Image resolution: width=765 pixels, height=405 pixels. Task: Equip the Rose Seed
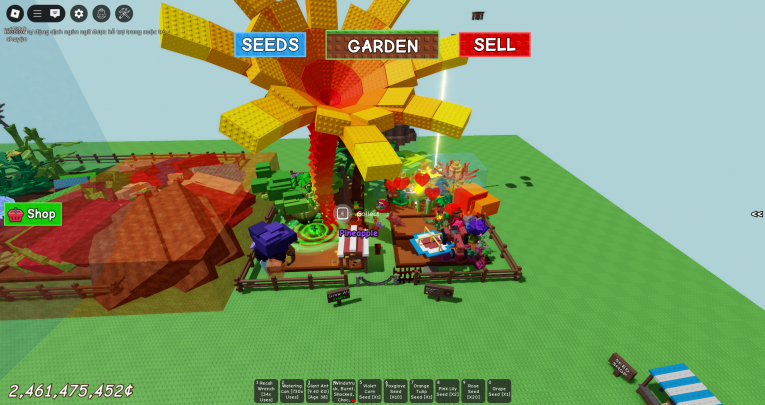click(473, 391)
